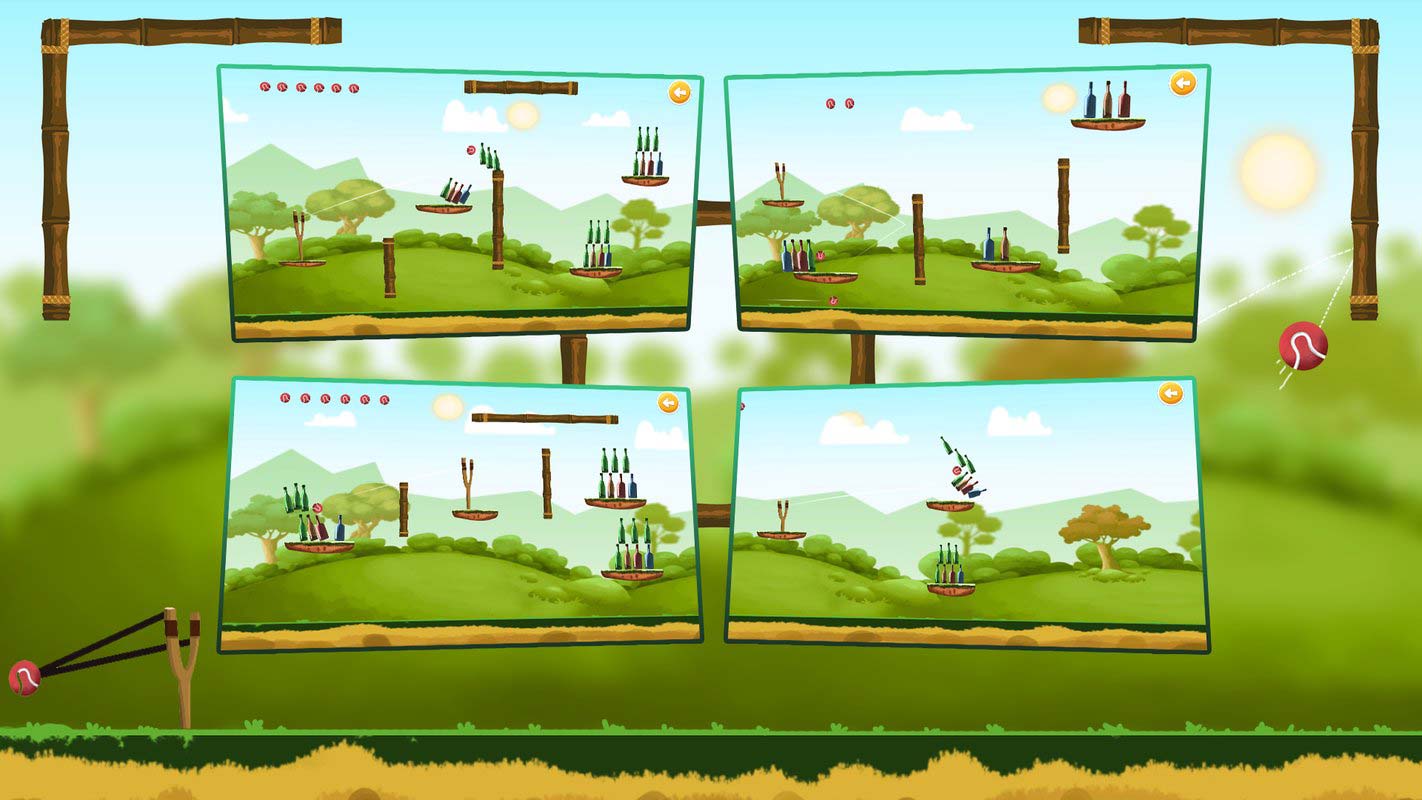Click the back arrow beside the three high bottles
The height and width of the screenshot is (800, 1422).
coord(1182,84)
